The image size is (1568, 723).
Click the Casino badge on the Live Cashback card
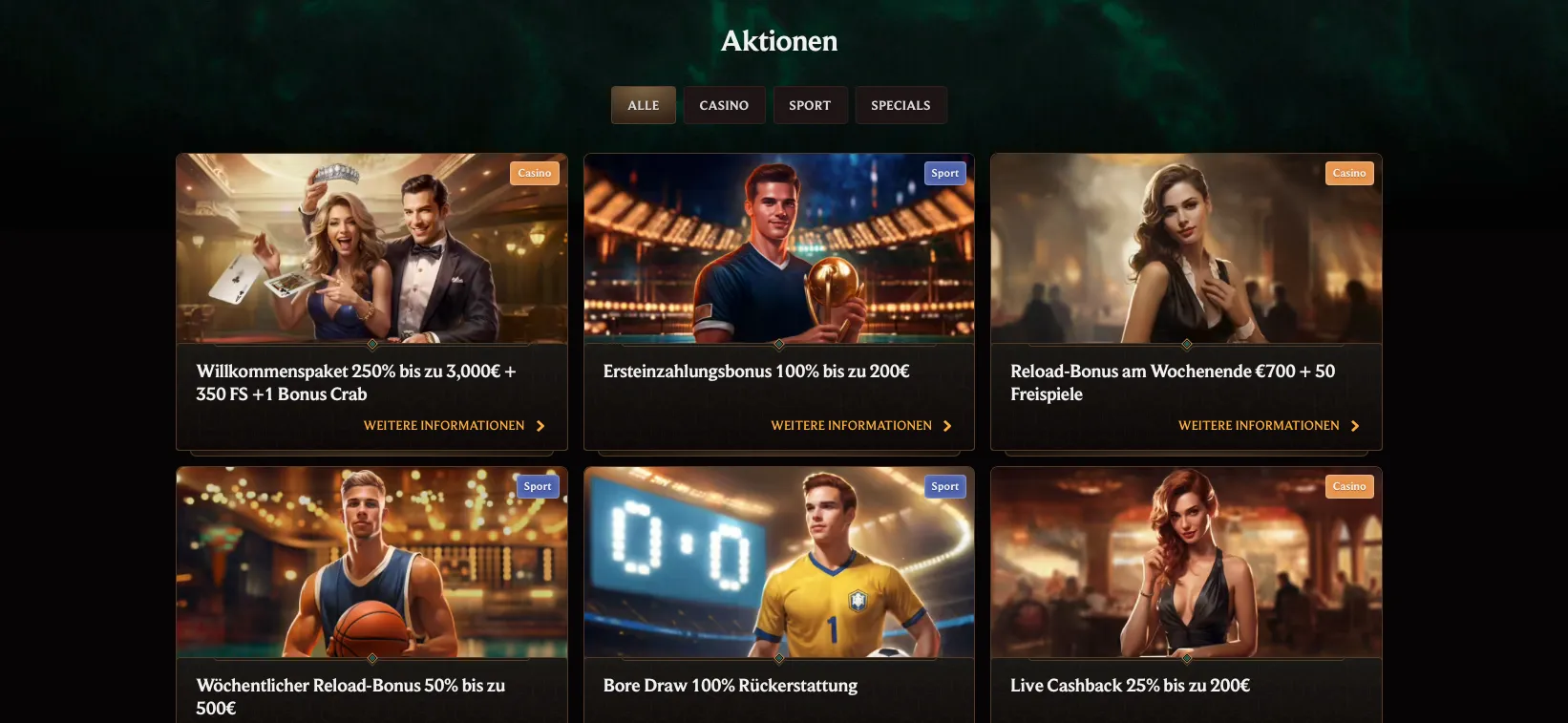1348,486
